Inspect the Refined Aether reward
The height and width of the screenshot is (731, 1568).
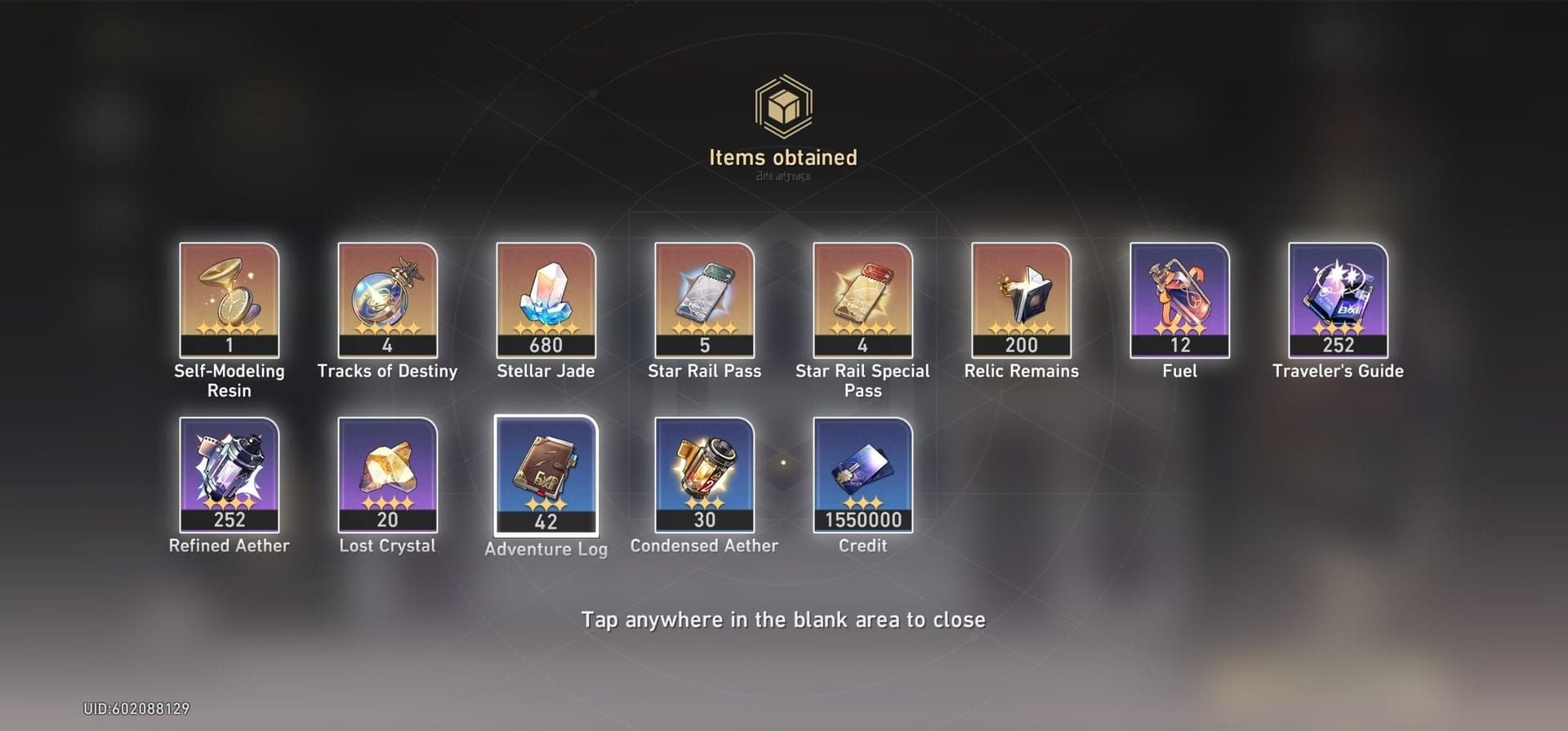229,475
